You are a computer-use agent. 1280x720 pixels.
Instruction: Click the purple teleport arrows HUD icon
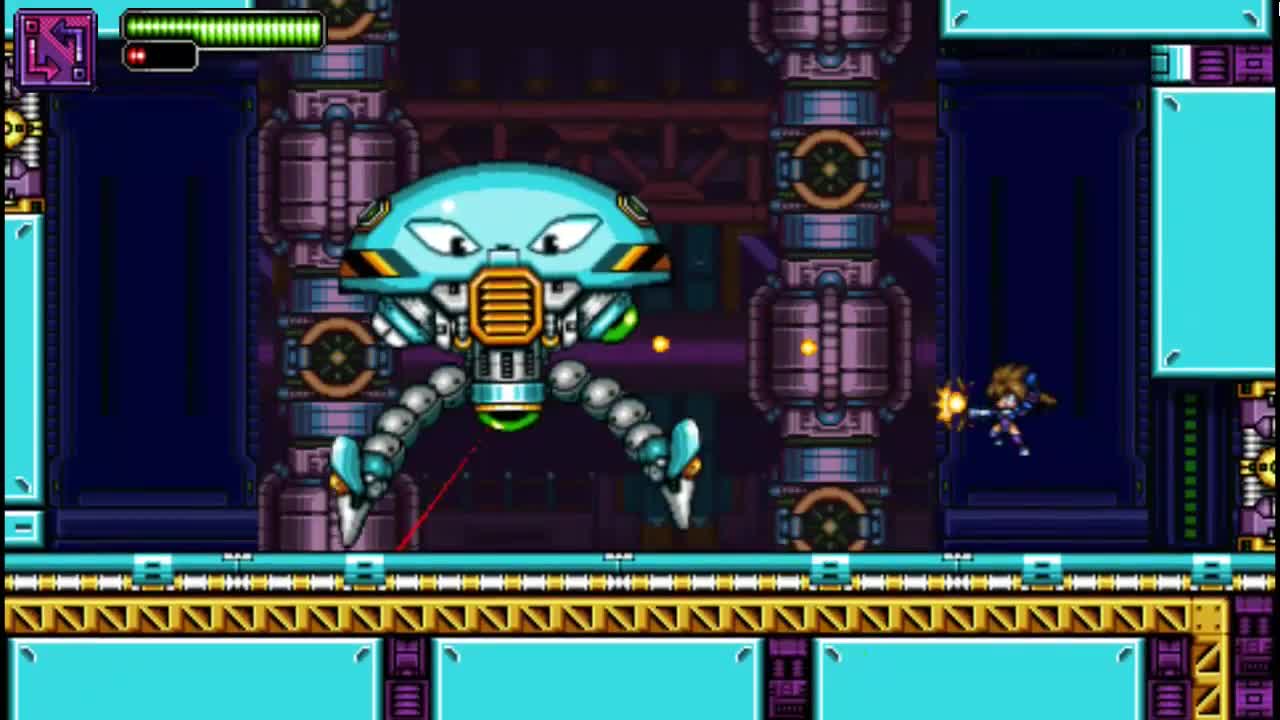55,47
